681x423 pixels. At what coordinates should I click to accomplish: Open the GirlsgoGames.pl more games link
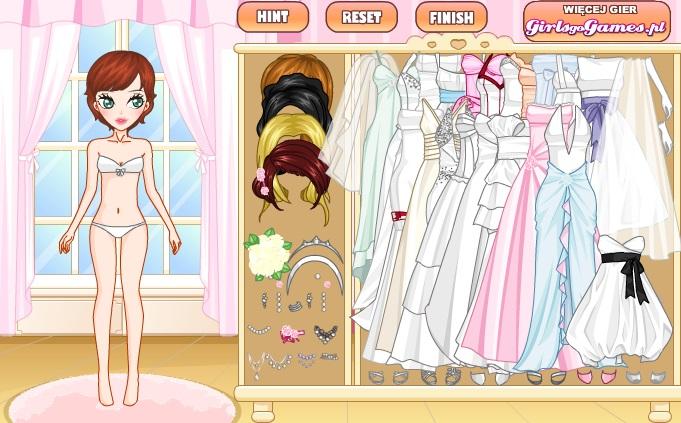pos(596,22)
